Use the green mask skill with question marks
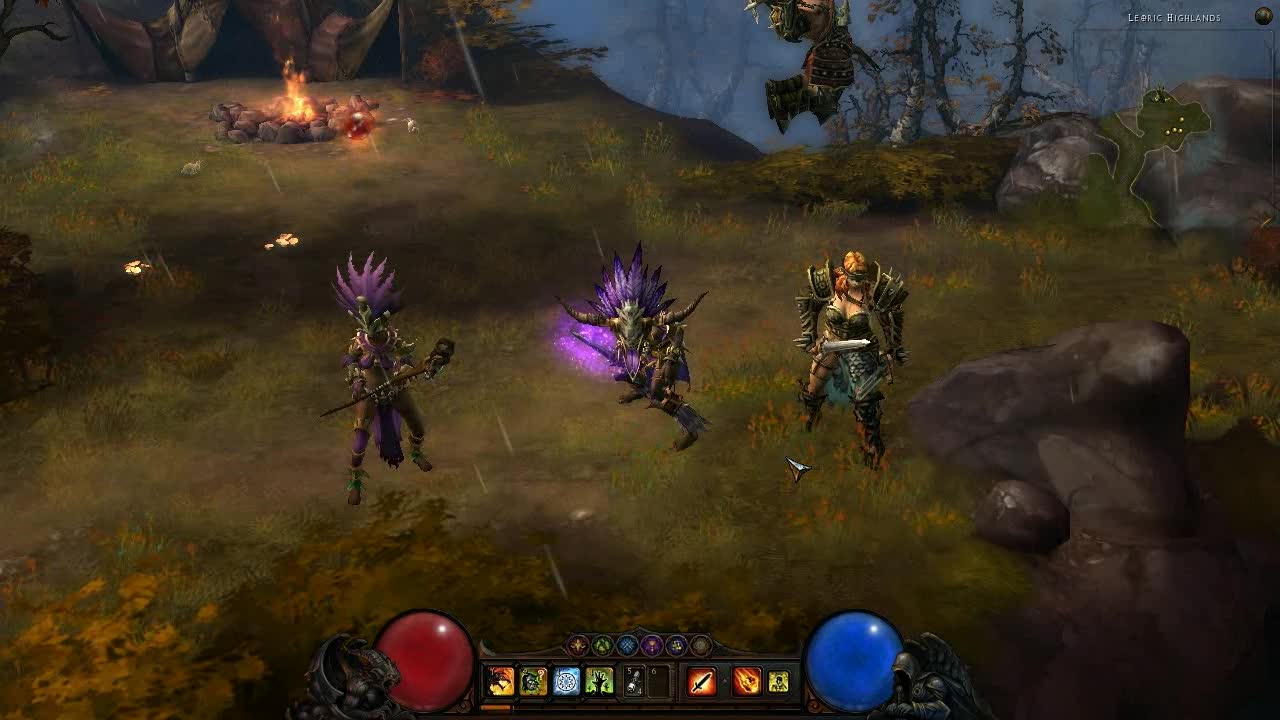Image resolution: width=1280 pixels, height=720 pixels. coord(533,682)
